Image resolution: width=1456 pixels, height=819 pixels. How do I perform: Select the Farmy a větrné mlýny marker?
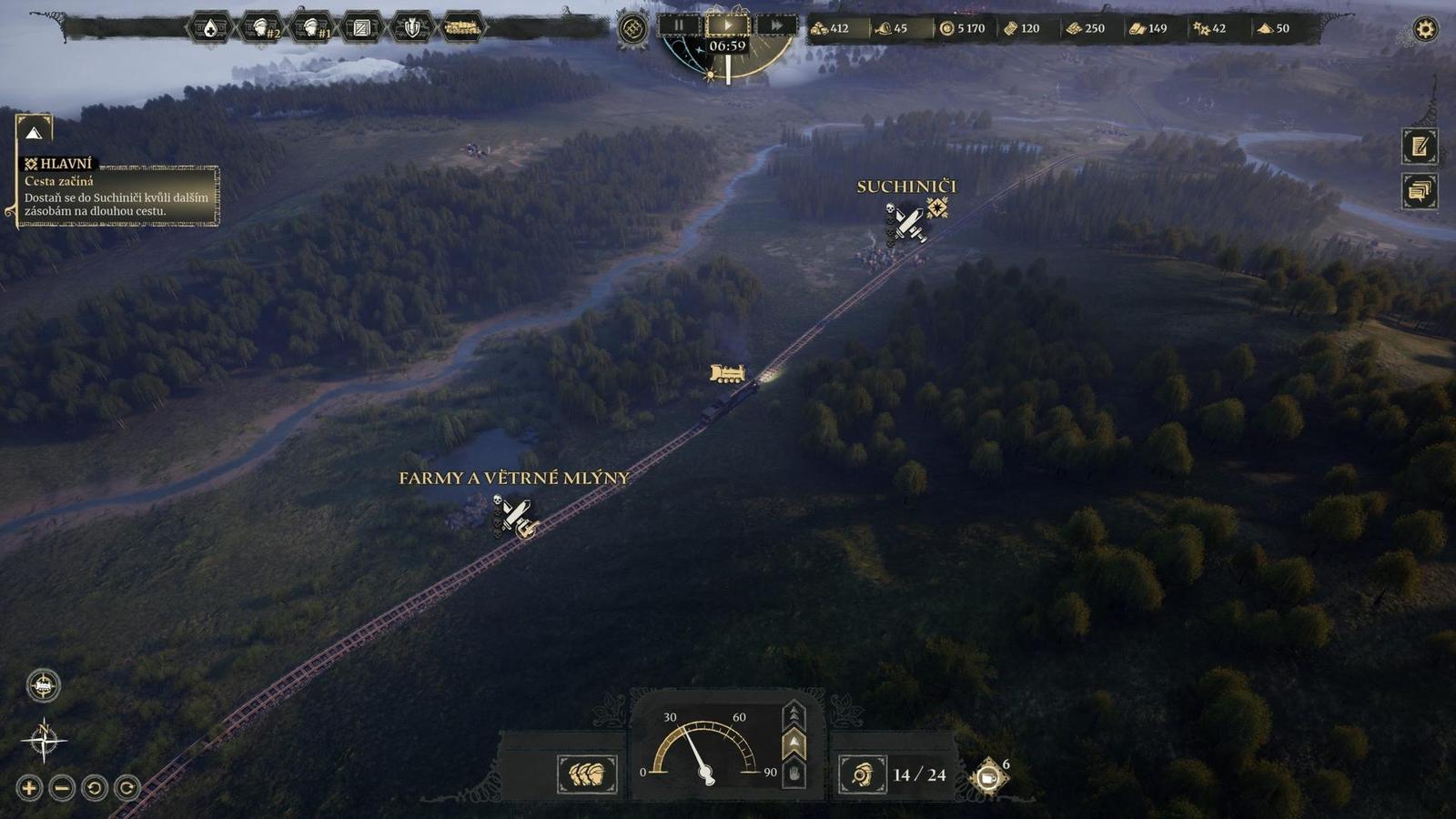(515, 515)
